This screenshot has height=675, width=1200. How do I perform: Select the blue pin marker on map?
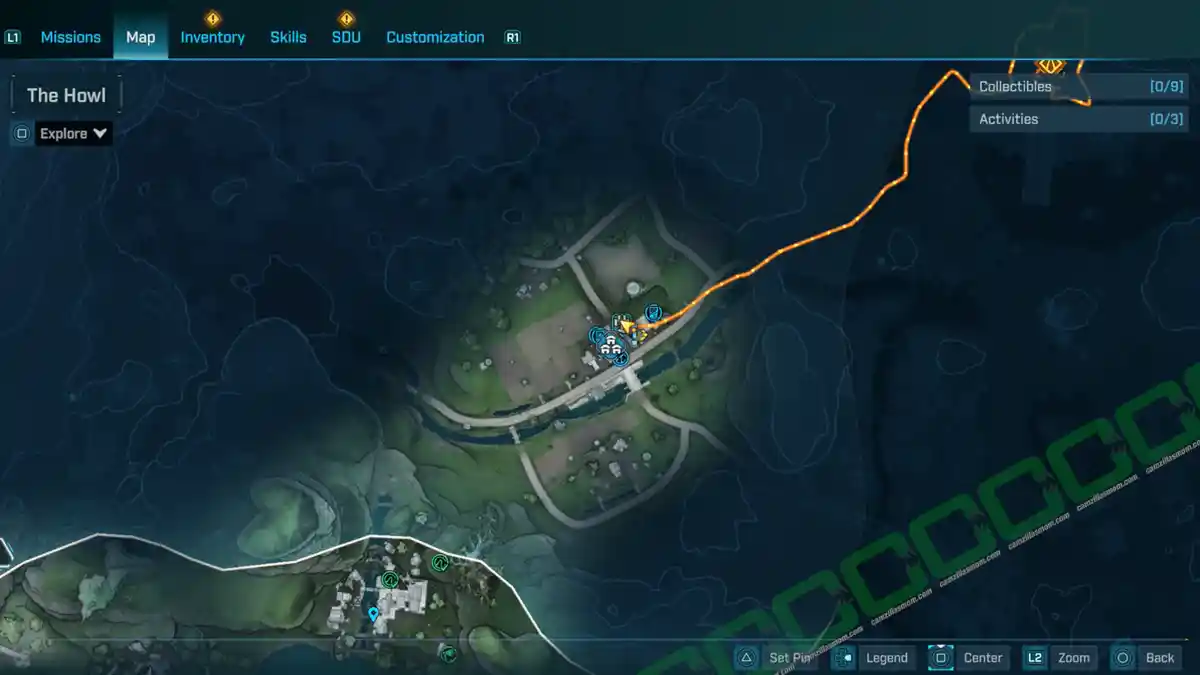click(x=373, y=614)
